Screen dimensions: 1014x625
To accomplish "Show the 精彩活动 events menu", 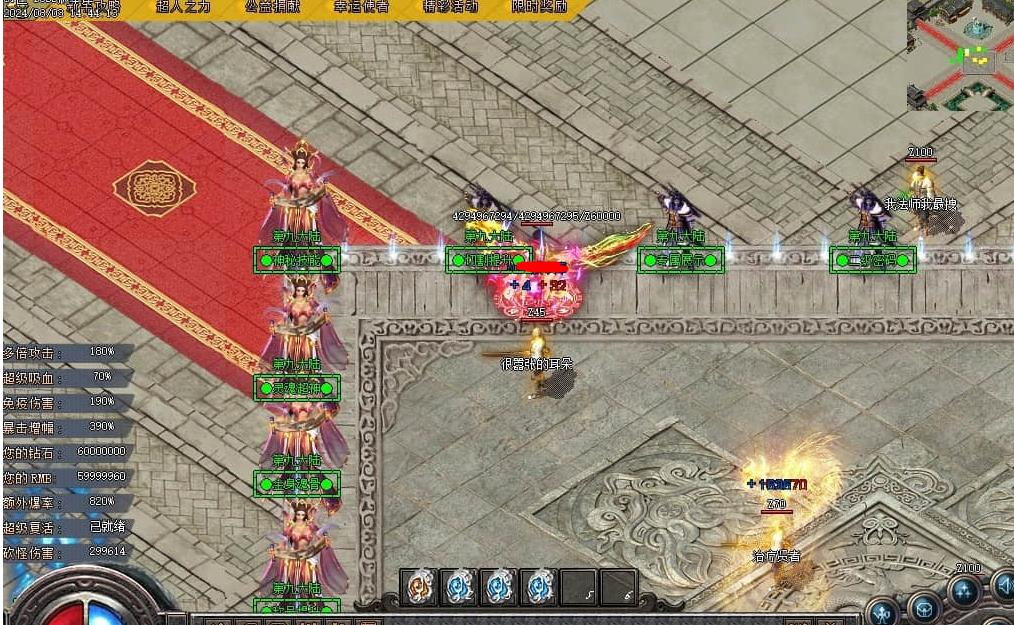I will [x=450, y=7].
